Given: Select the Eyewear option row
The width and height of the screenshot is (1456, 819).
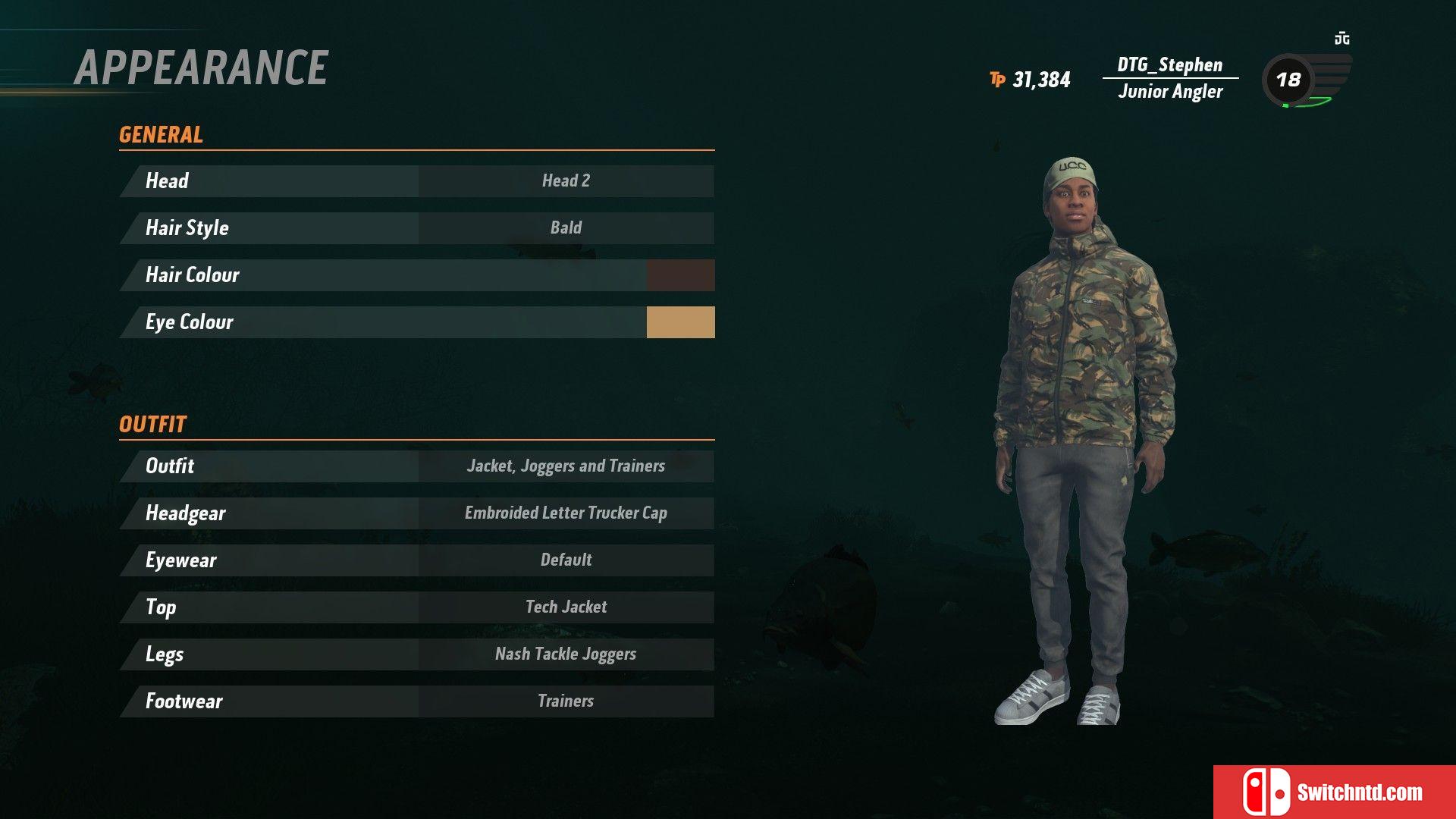Looking at the screenshot, I should [416, 560].
